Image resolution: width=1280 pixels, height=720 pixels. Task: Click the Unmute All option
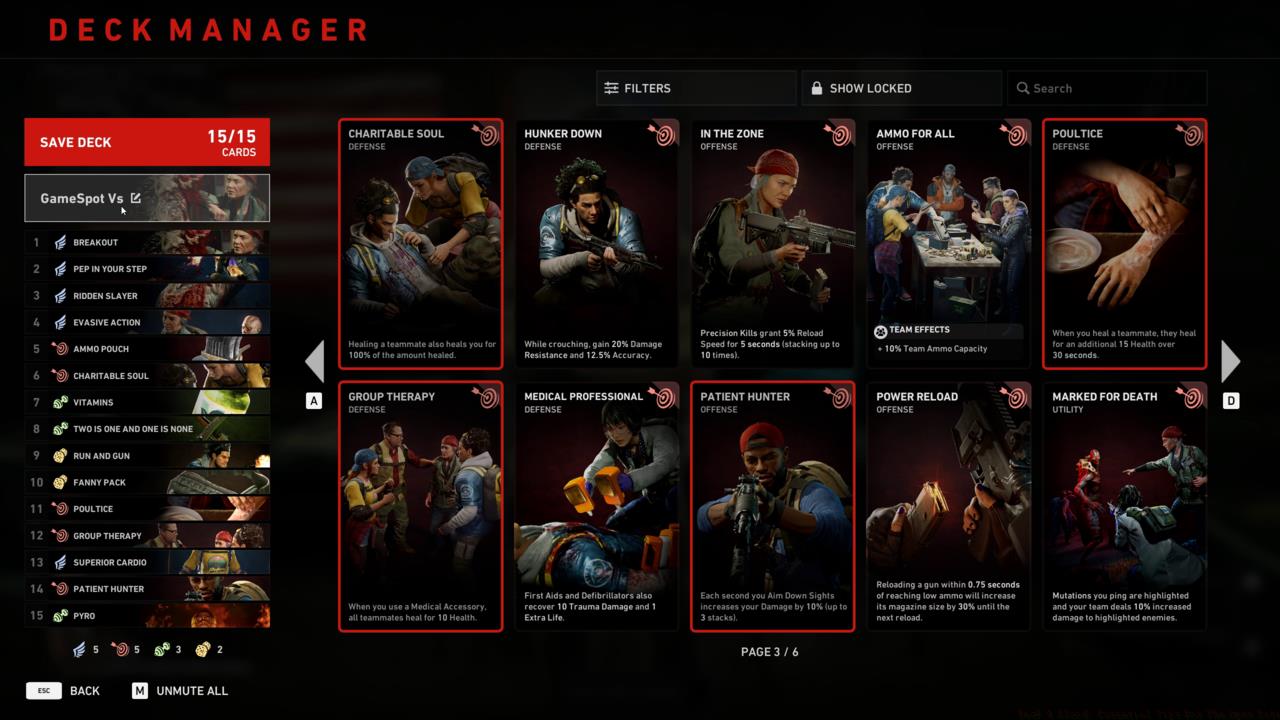[180, 691]
